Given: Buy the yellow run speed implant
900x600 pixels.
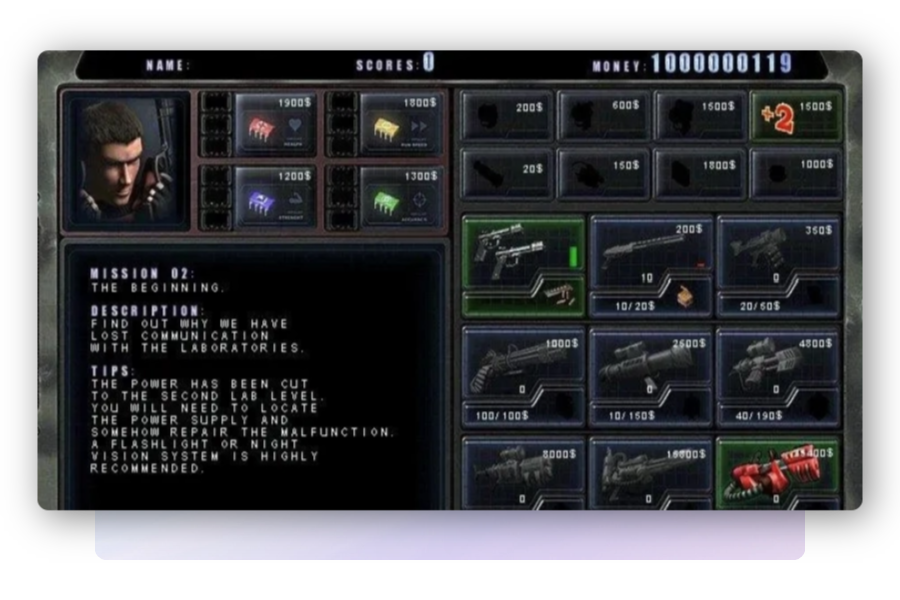Looking at the screenshot, I should 400,124.
